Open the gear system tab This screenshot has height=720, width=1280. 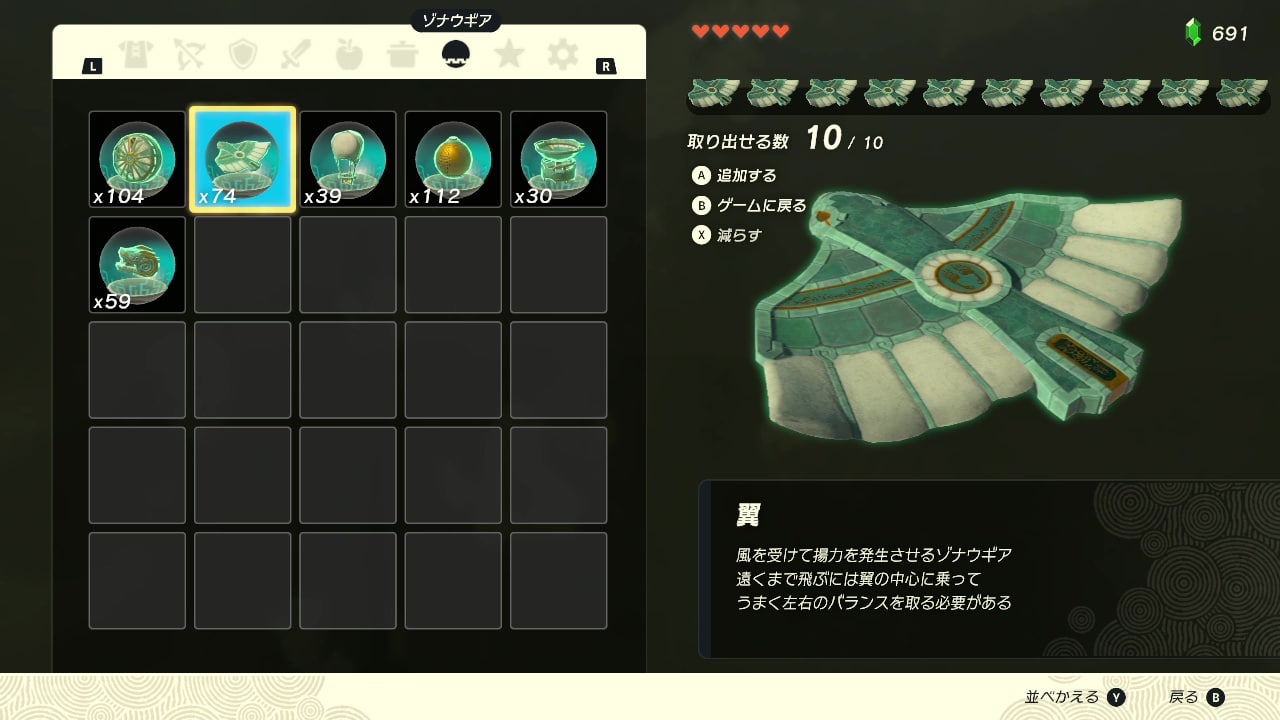[562, 54]
